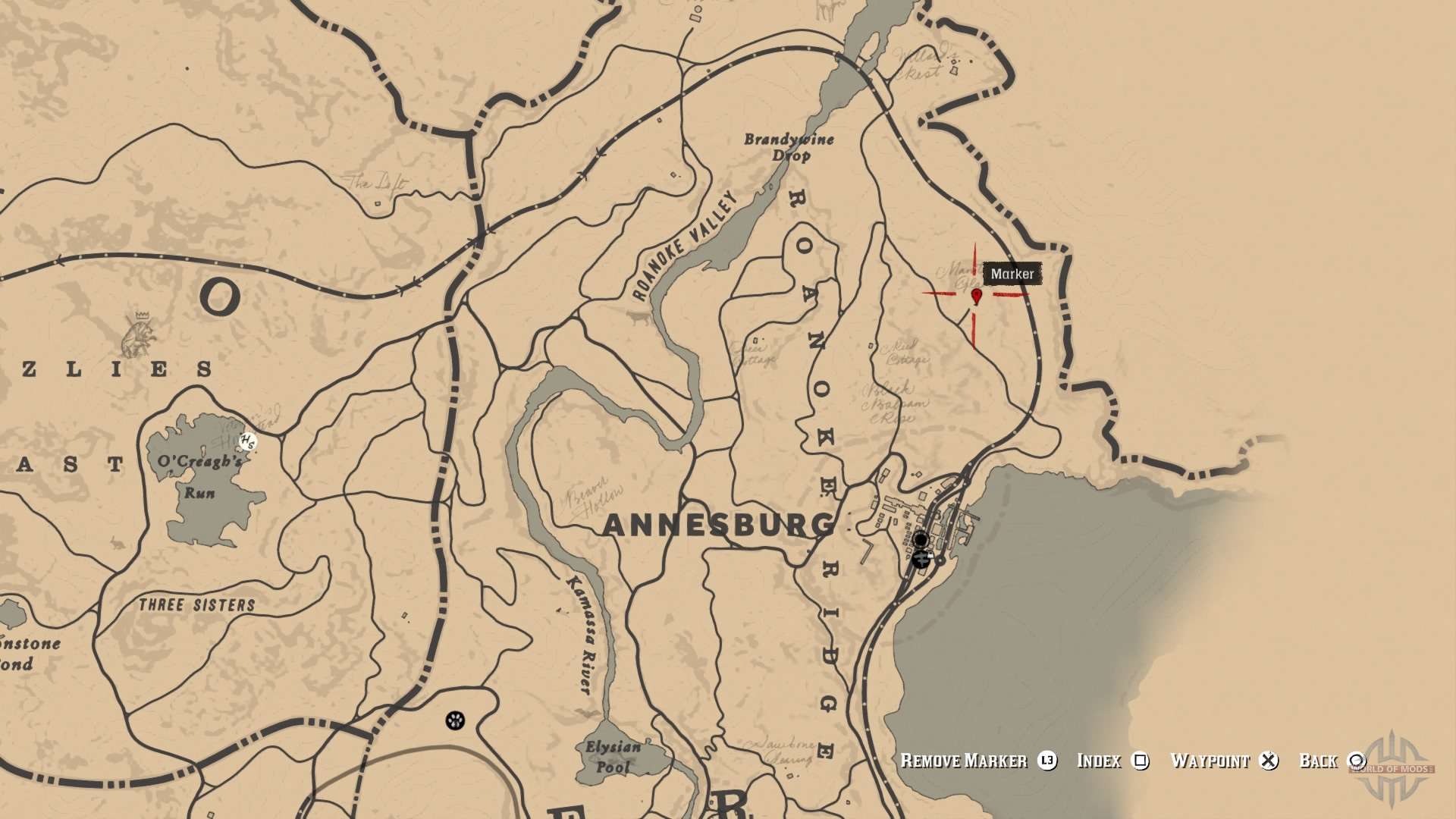Click the Annesburg town name label
Screen dimensions: 1456x819
click(717, 522)
